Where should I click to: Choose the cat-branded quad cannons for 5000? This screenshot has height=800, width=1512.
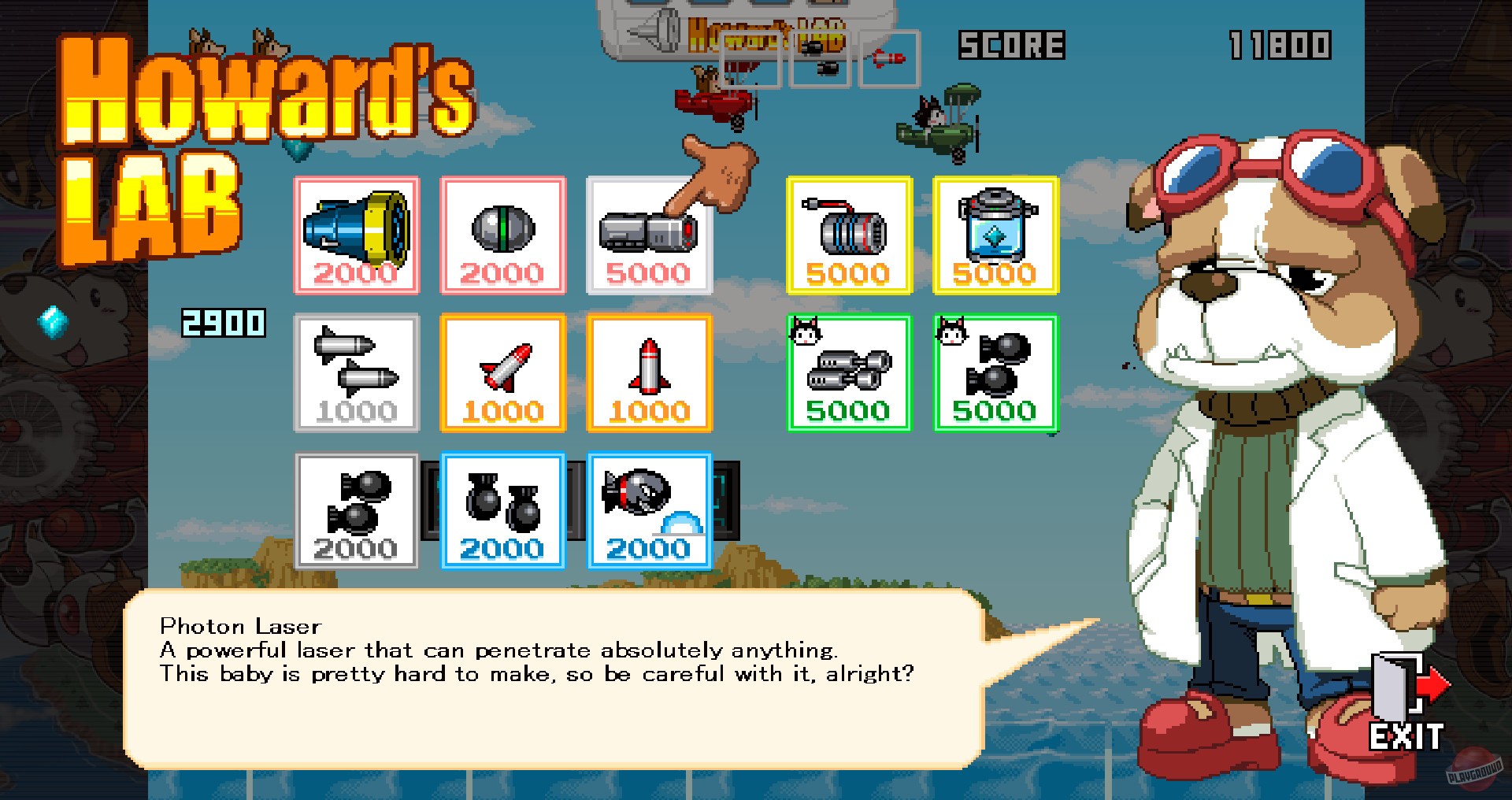point(849,372)
